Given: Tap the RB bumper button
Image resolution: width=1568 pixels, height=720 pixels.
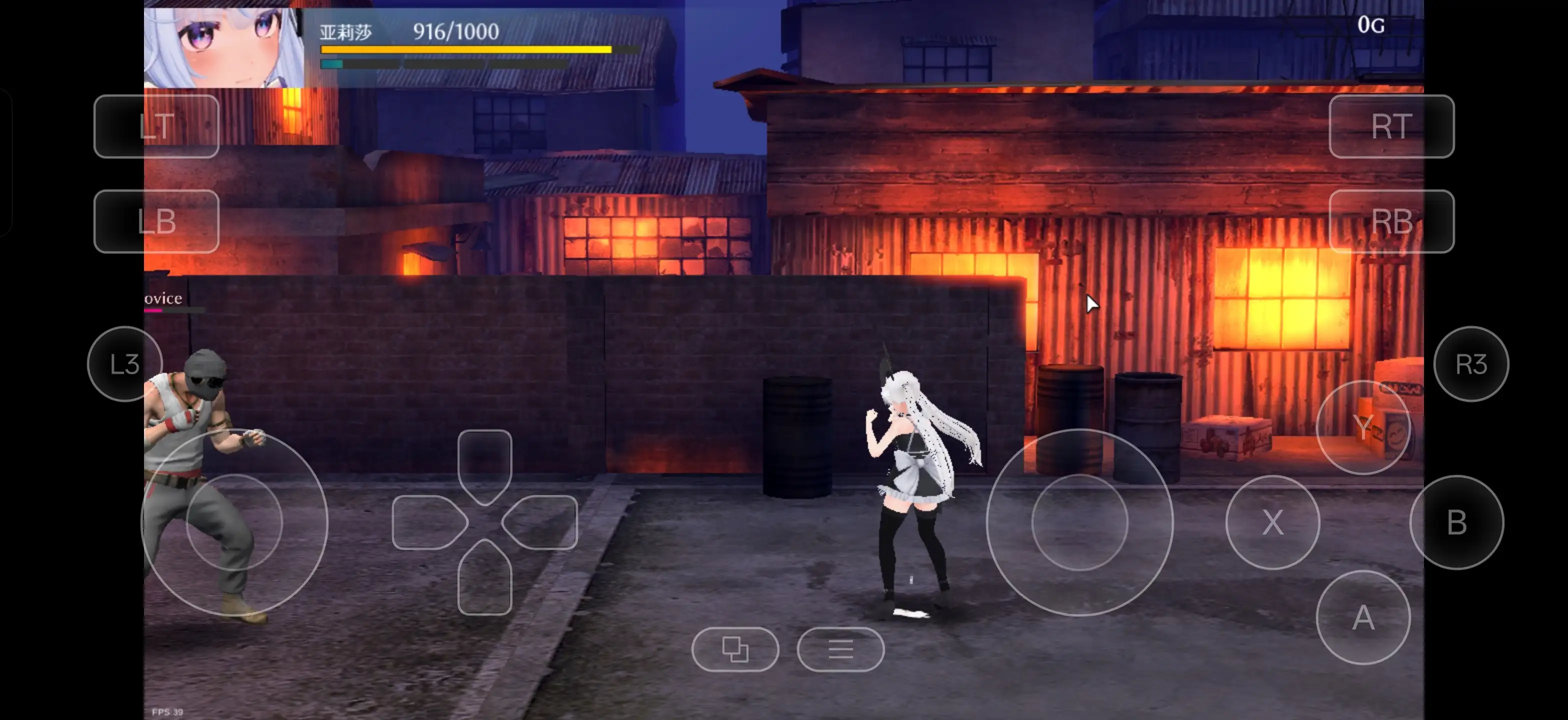Looking at the screenshot, I should click(x=1391, y=221).
